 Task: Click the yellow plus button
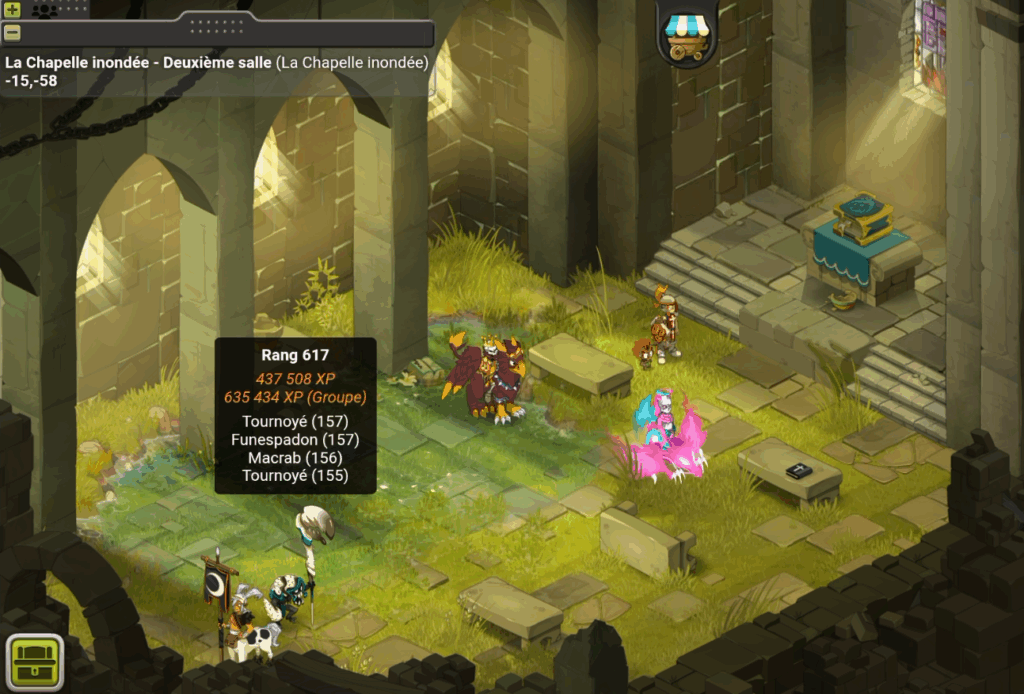click(12, 10)
